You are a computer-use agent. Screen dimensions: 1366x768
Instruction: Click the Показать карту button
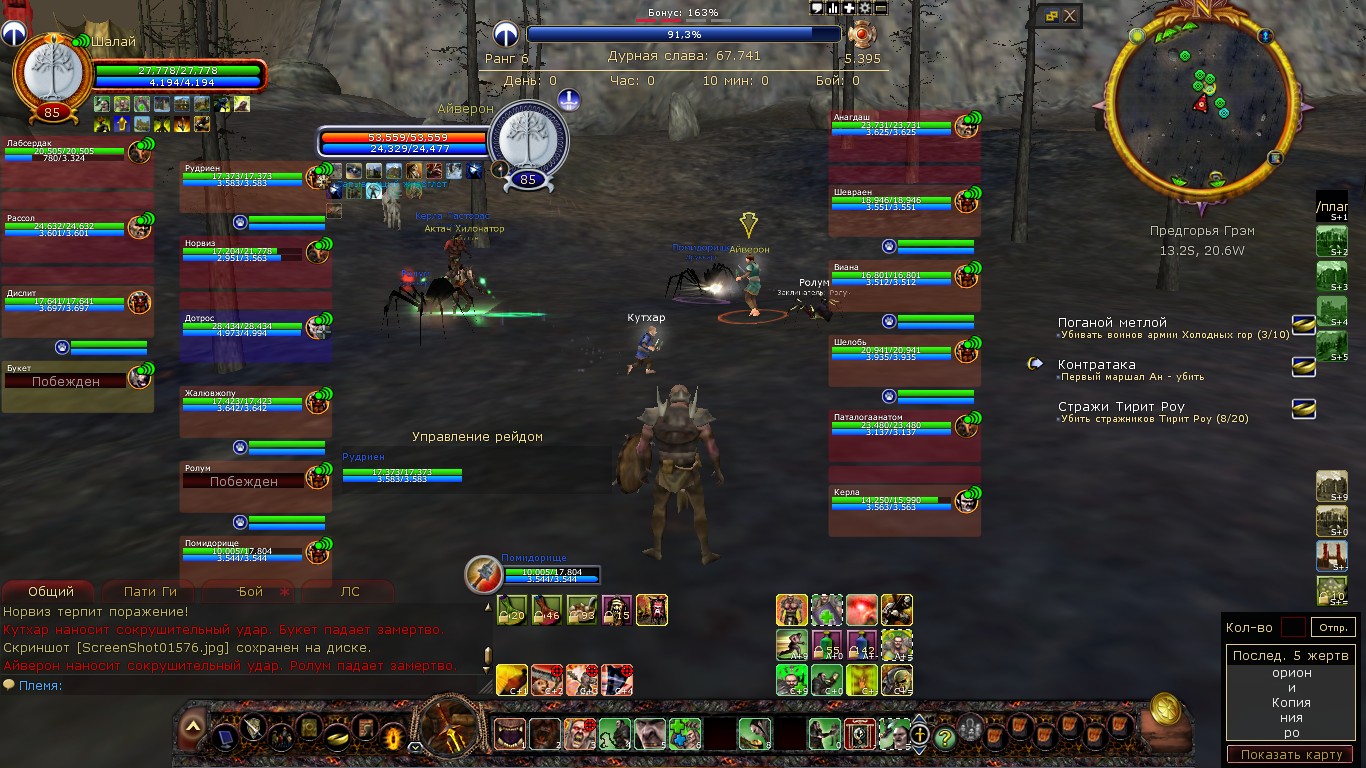tap(1290, 754)
